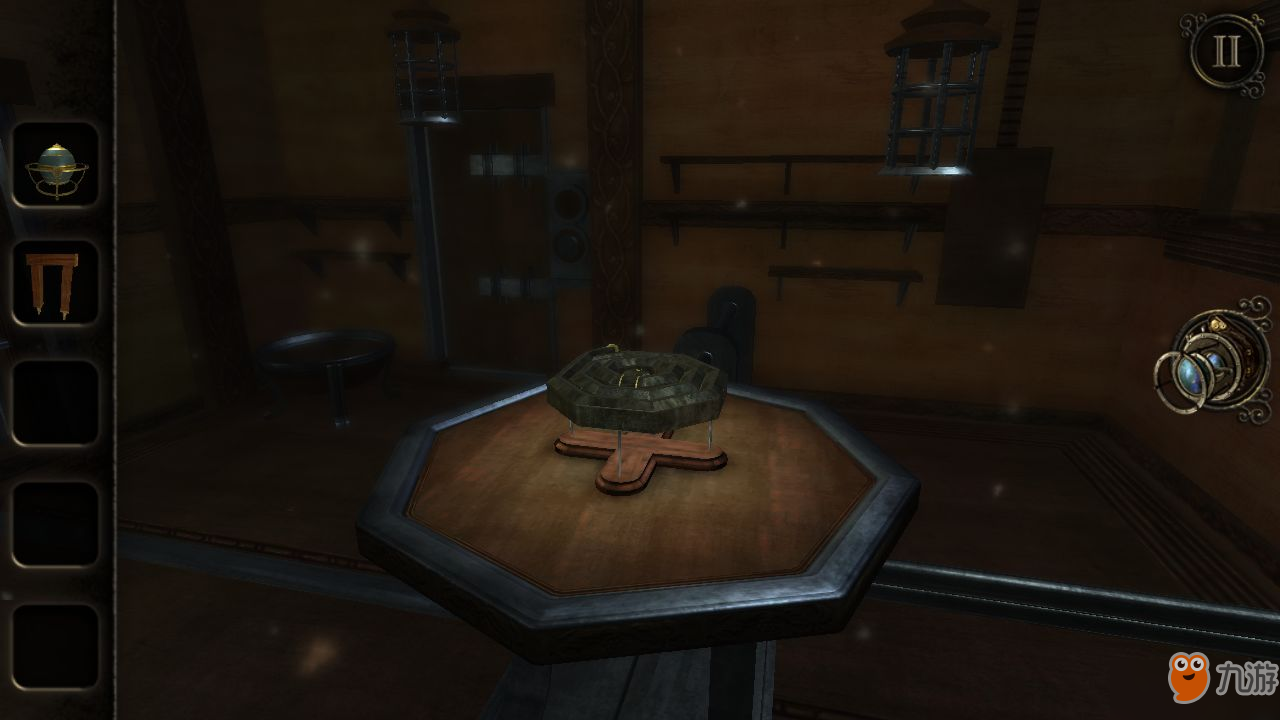This screenshot has height=720, width=1280.
Task: Activate the eyepiece lens icon
Action: (x=1211, y=361)
